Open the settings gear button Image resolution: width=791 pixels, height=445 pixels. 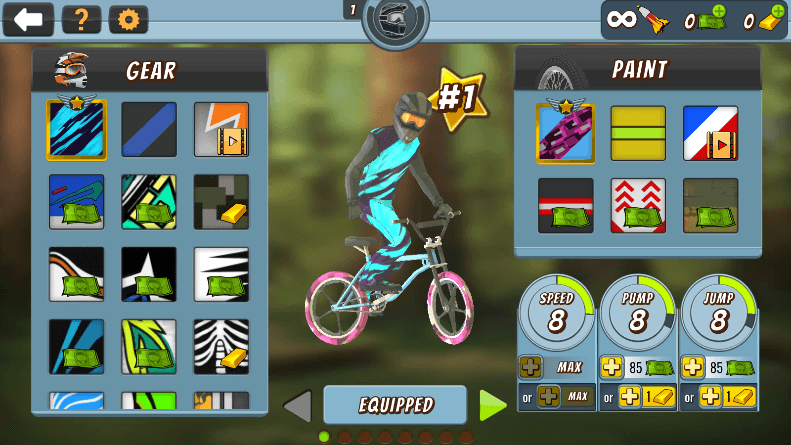128,19
